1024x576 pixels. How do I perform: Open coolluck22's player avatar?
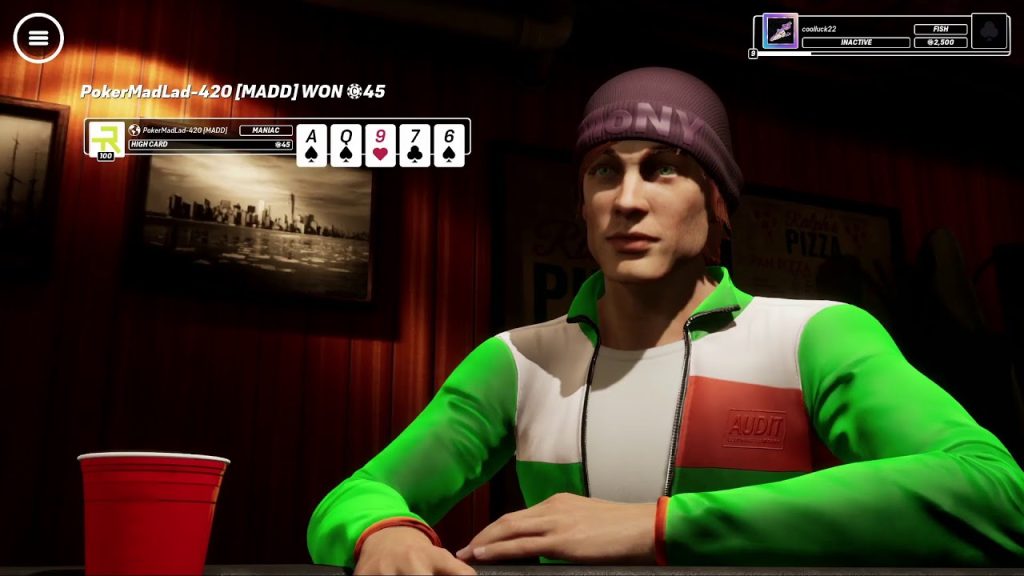(779, 31)
